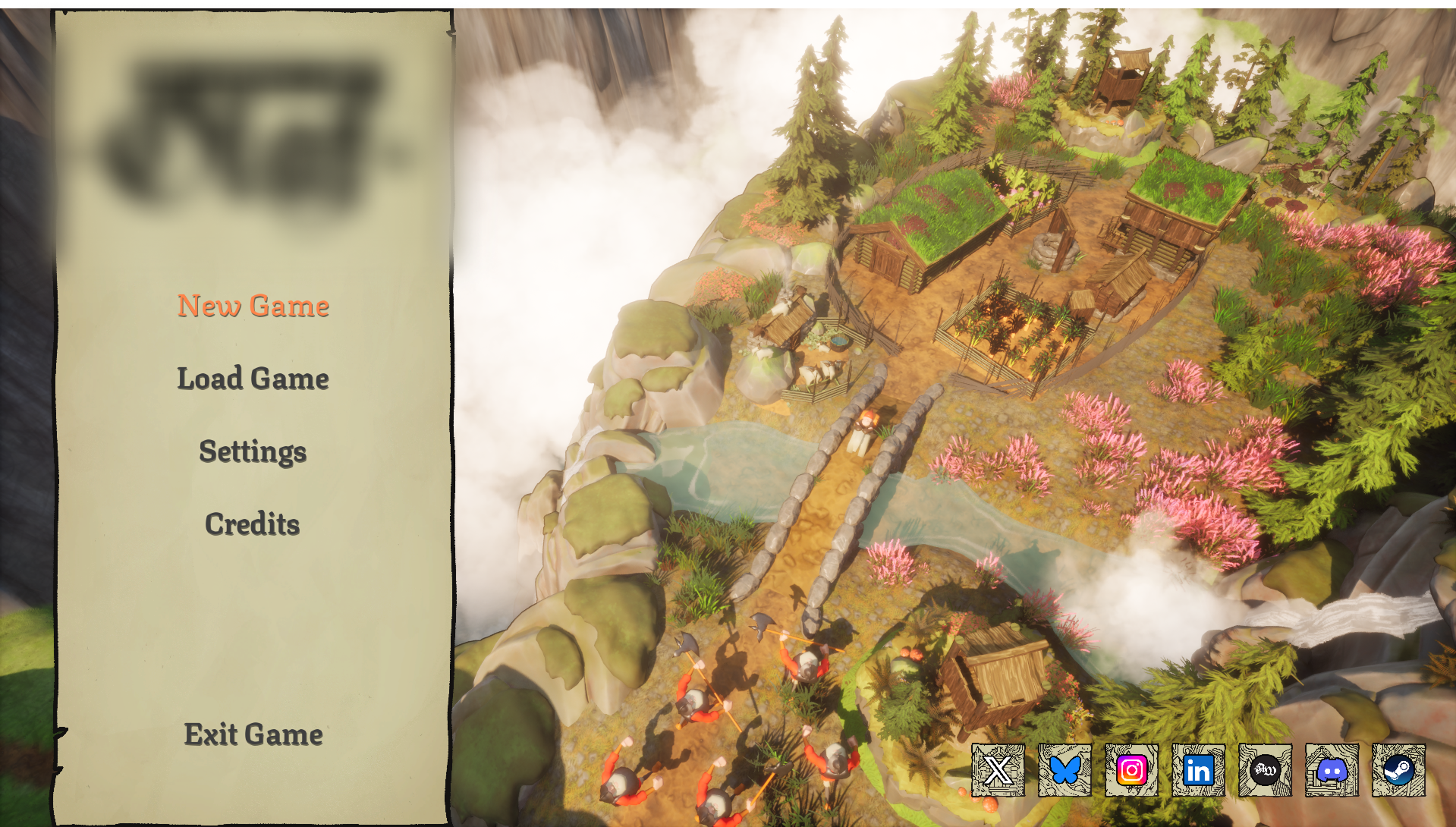Screen dimensions: 1456x827
Task: Join the Discord server icon
Action: click(1332, 770)
